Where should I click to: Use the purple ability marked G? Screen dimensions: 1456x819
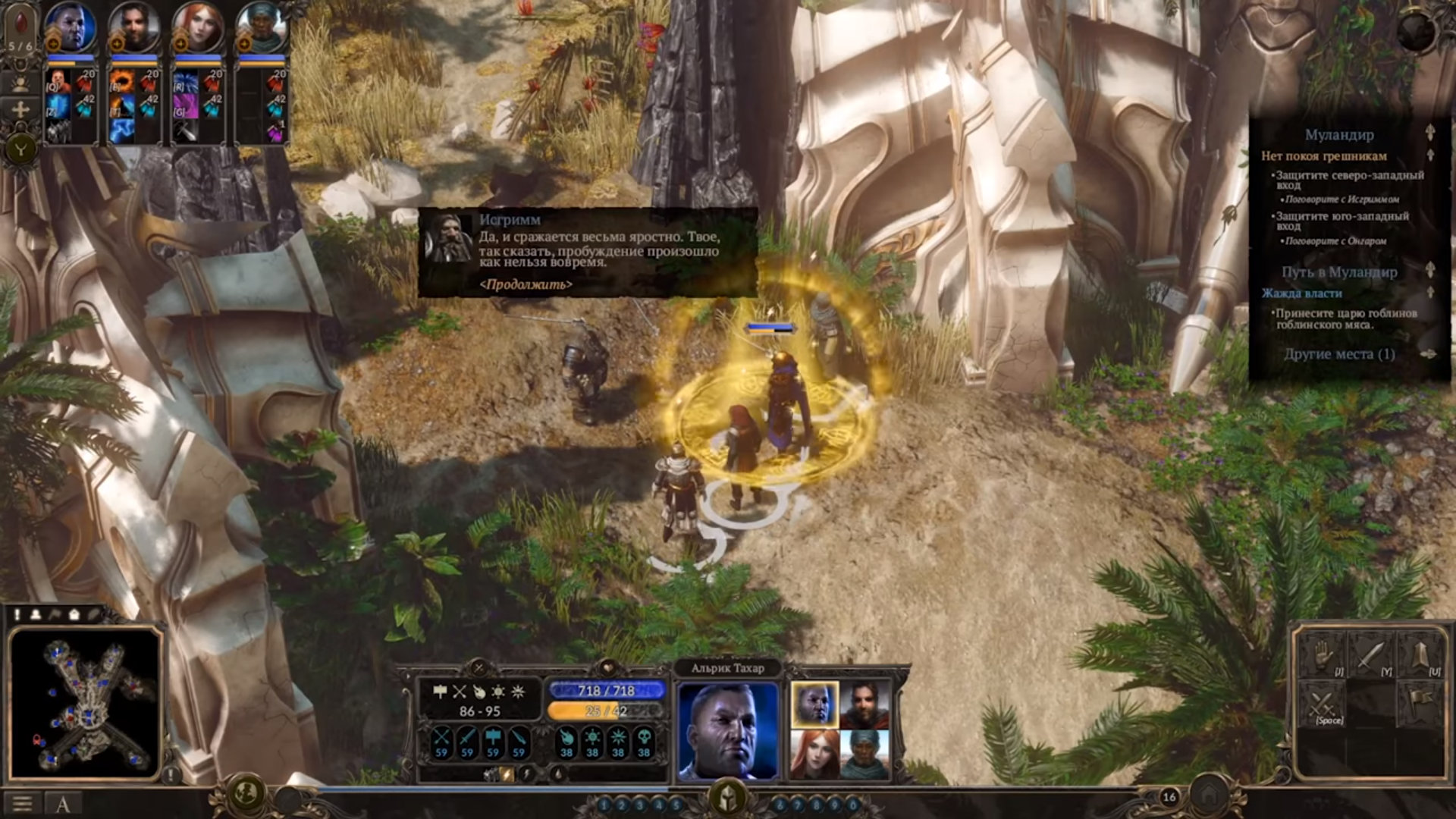pyautogui.click(x=186, y=106)
